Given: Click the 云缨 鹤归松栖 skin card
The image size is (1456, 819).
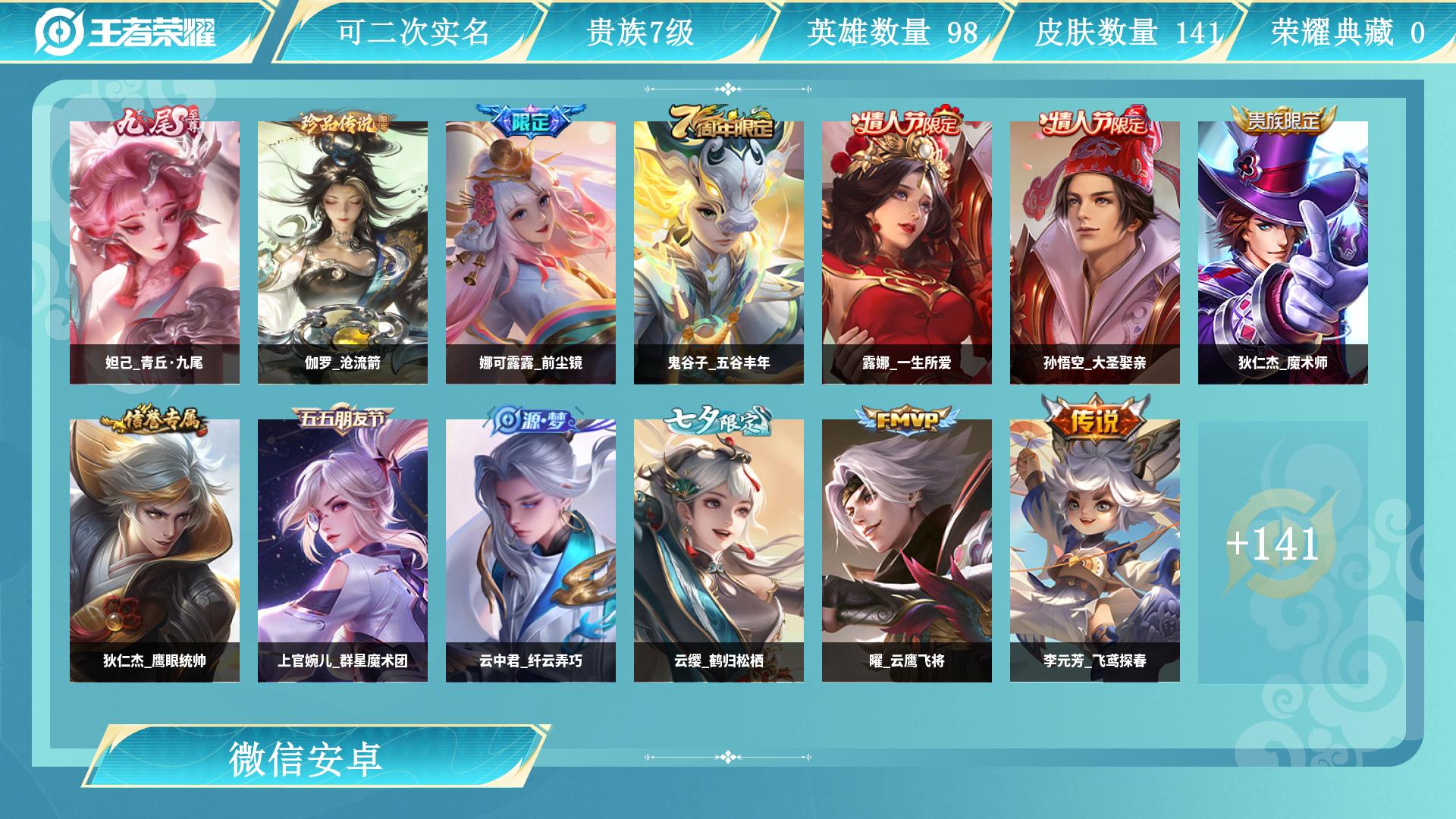Looking at the screenshot, I should point(719,551).
